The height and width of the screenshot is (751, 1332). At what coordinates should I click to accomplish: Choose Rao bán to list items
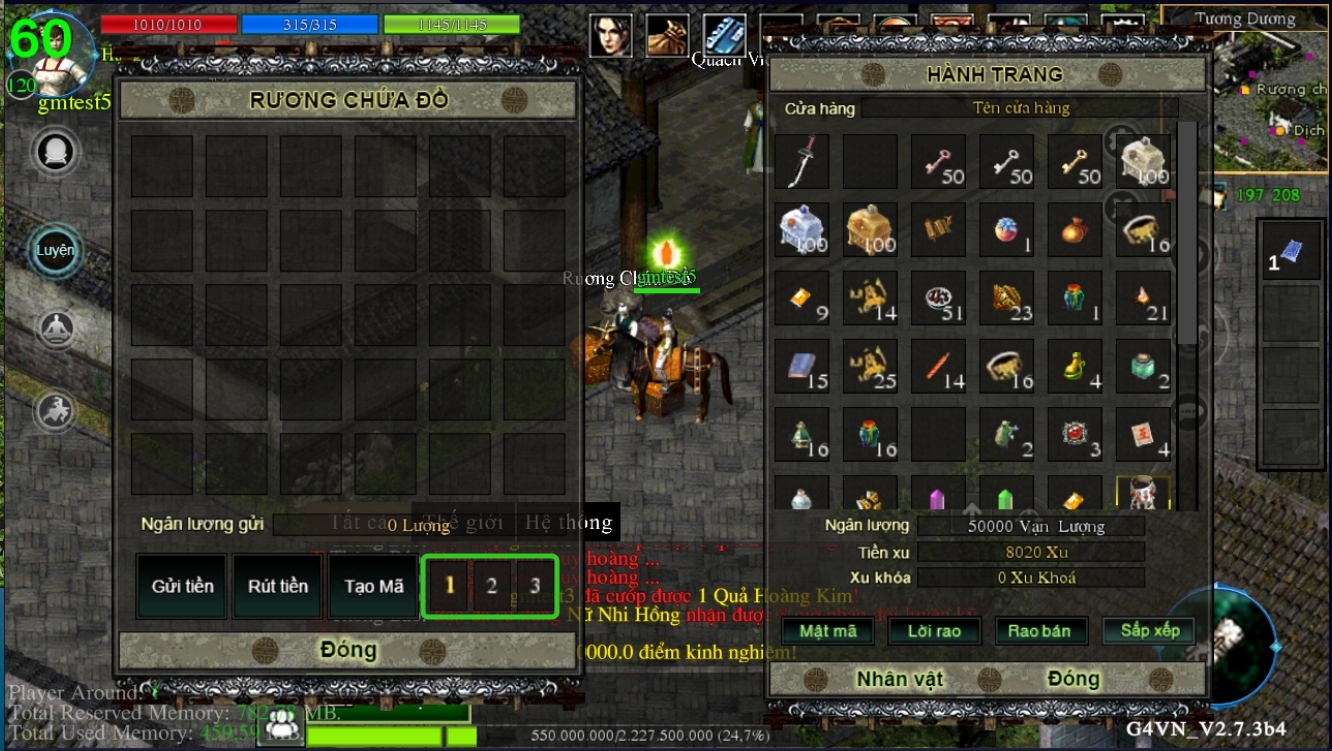point(1039,631)
